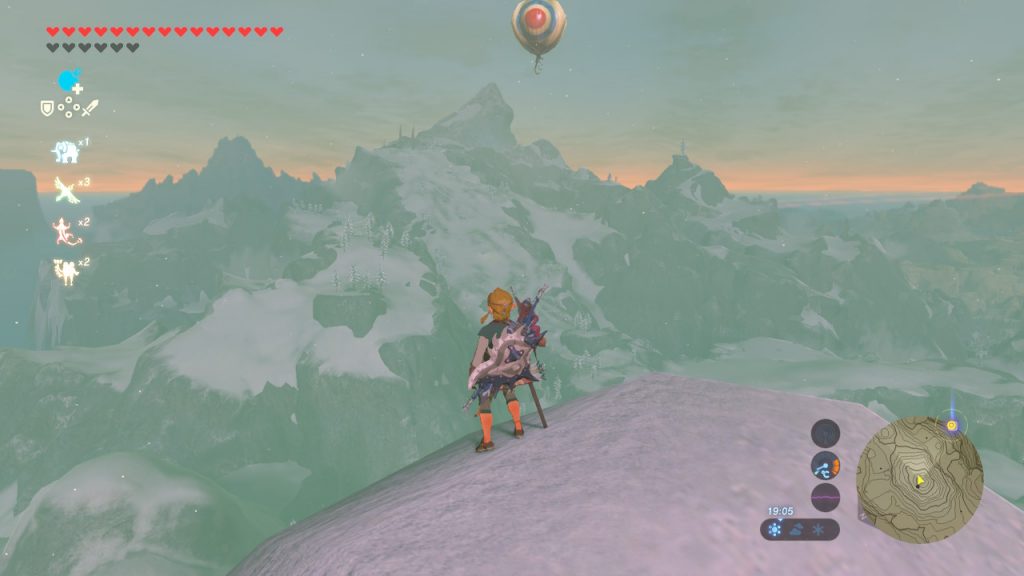
Task: Activate the elephant Mipha's Grace ability icon
Action: point(65,151)
